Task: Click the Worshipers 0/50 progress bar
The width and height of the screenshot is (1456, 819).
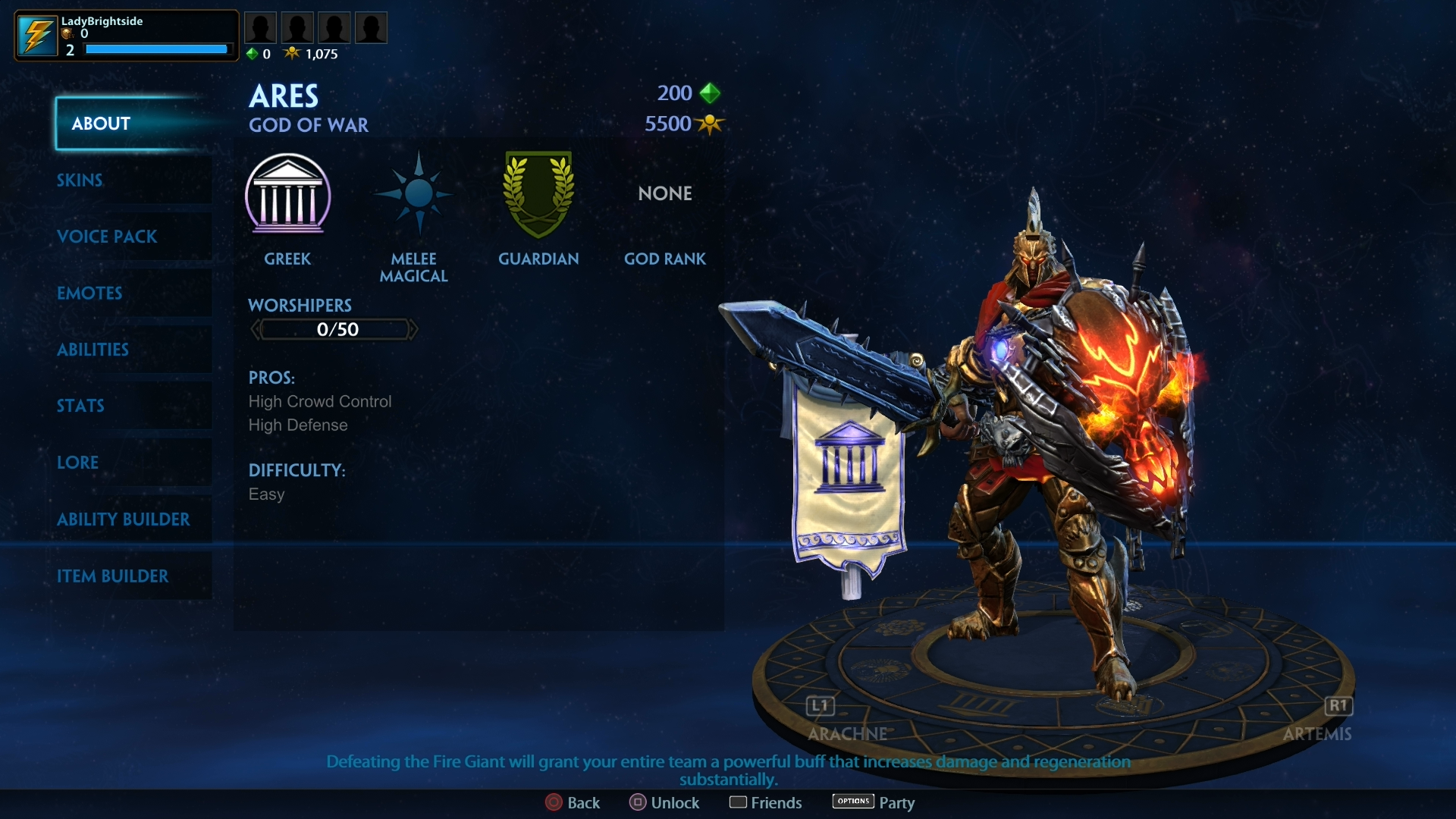Action: [x=334, y=329]
